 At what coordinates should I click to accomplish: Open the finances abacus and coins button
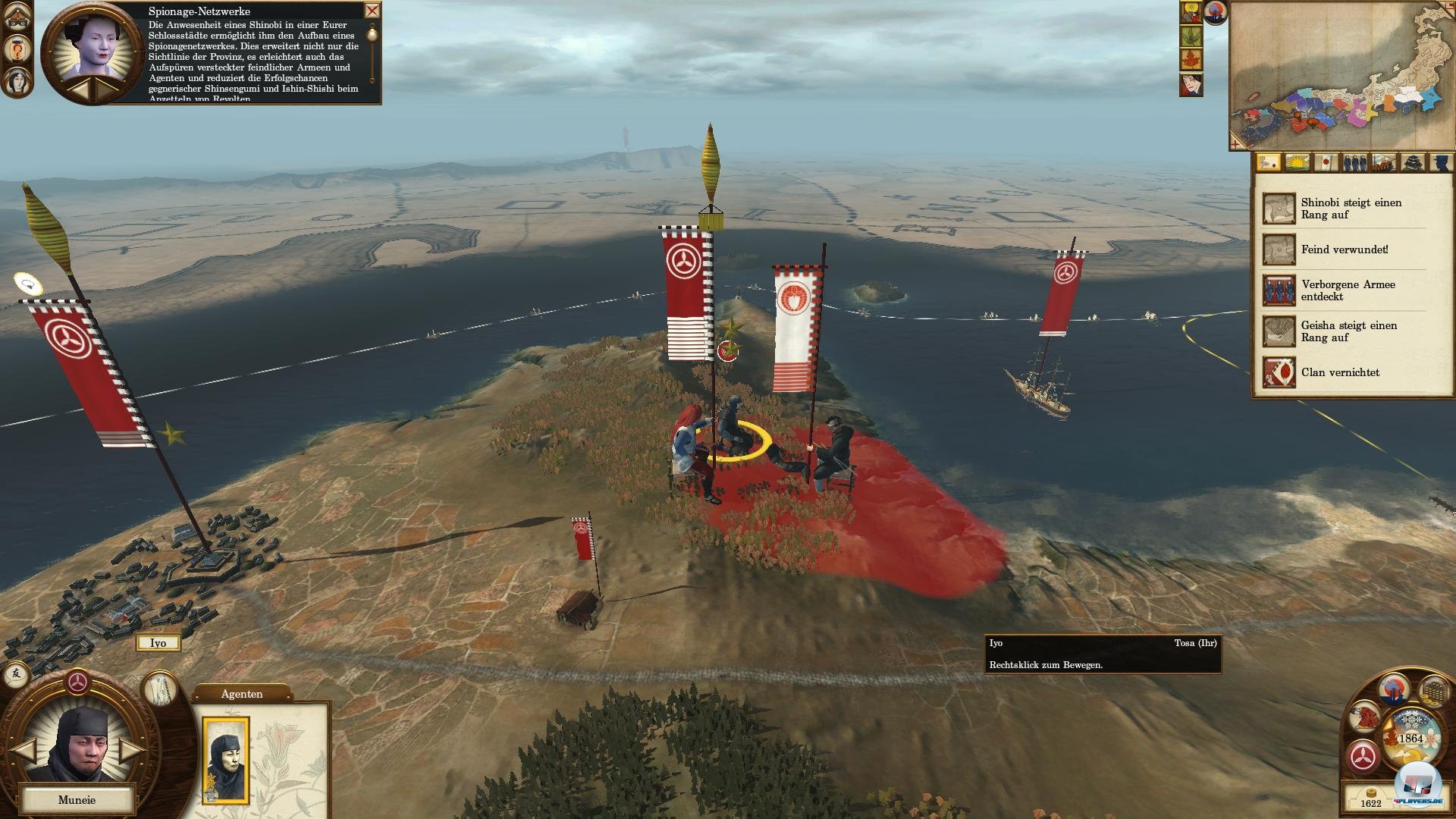pyautogui.click(x=1432, y=691)
